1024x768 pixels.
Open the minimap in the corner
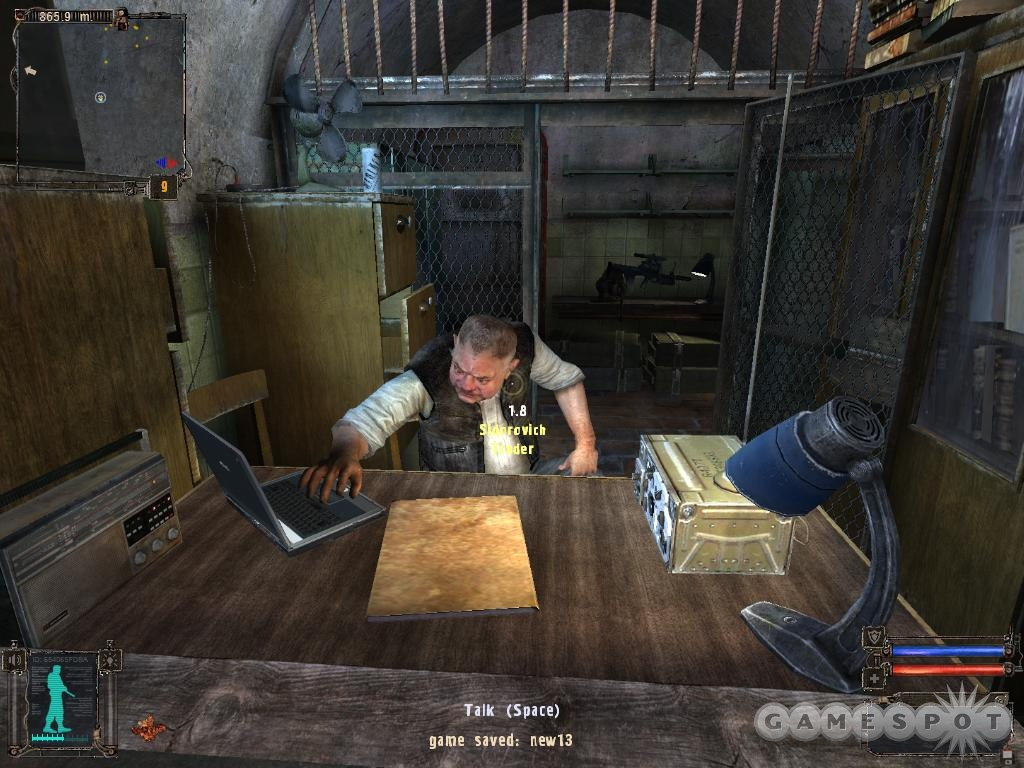coord(100,95)
